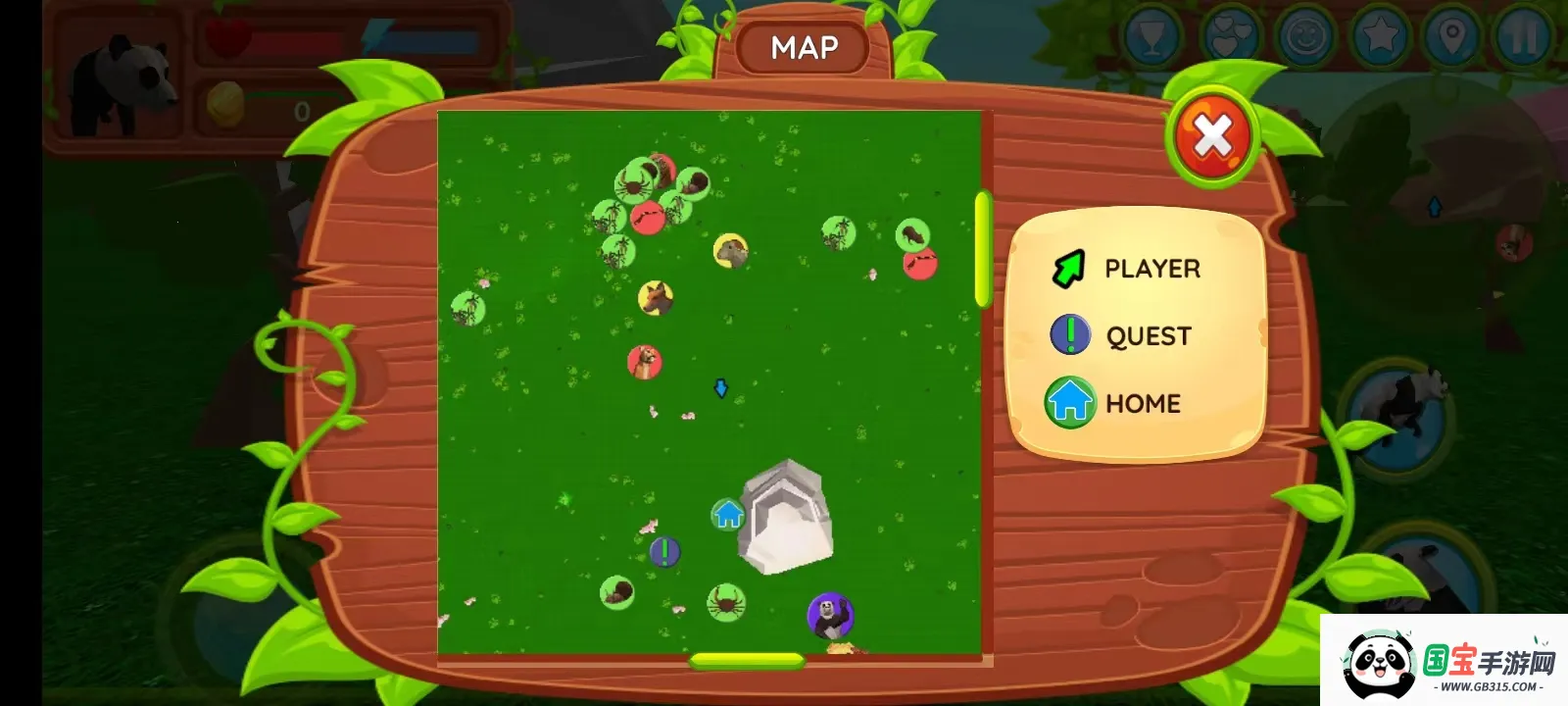This screenshot has height=706, width=1568.
Task: Select the blue house home marker on map
Action: pos(727,514)
